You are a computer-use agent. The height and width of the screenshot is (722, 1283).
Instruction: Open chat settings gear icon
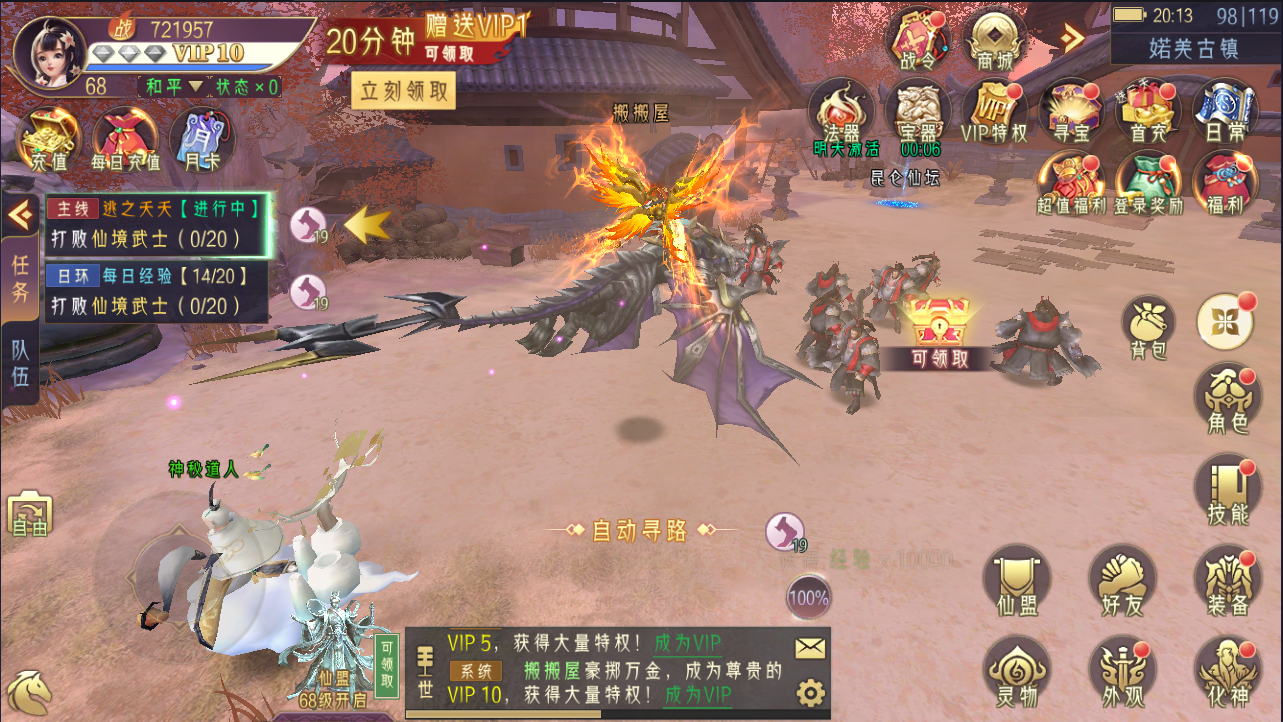pos(810,692)
